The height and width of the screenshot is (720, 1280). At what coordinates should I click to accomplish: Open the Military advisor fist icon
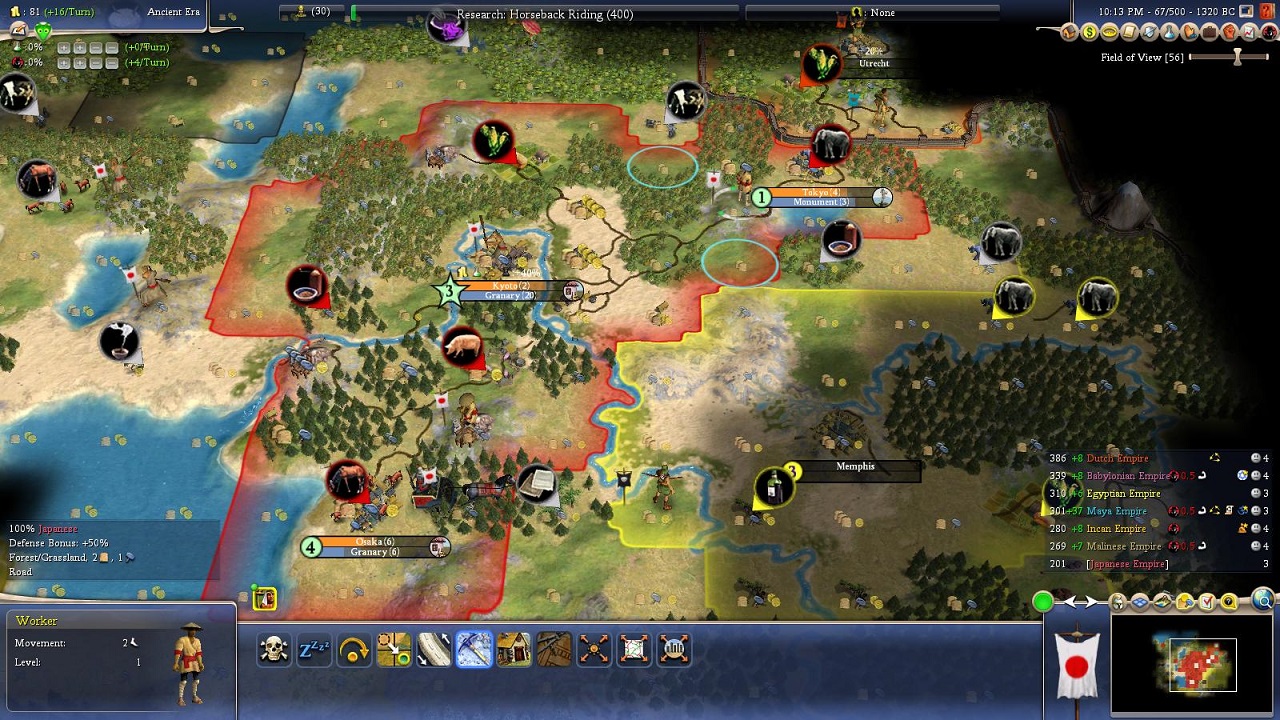tap(1228, 33)
